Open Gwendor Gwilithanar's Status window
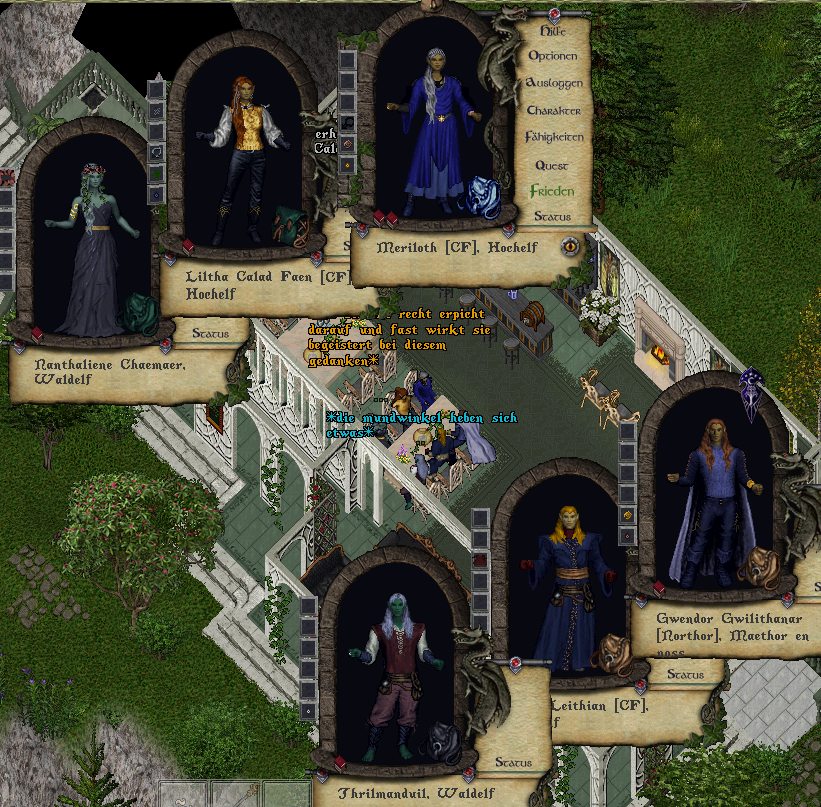This screenshot has width=821, height=807. click(x=685, y=675)
